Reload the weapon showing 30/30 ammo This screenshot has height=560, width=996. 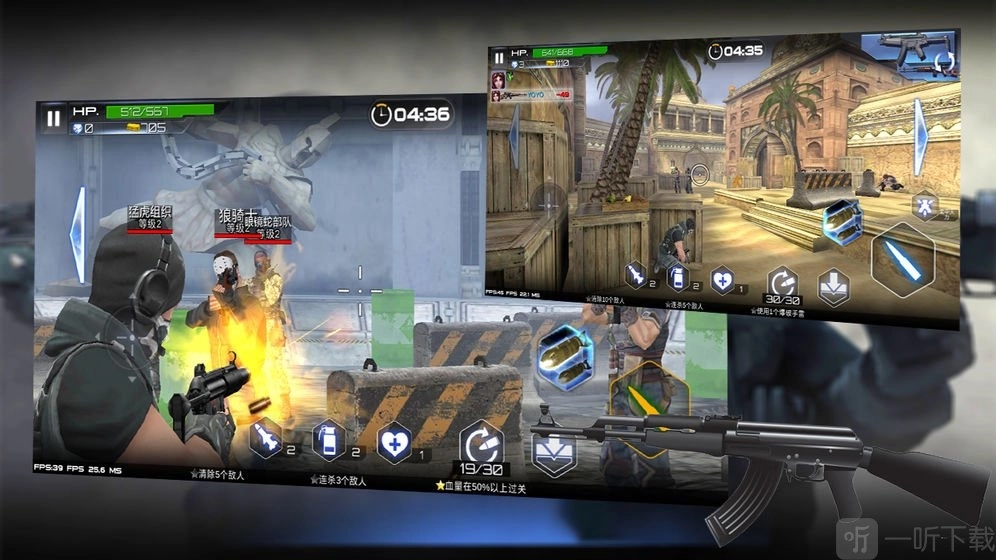[x=782, y=283]
